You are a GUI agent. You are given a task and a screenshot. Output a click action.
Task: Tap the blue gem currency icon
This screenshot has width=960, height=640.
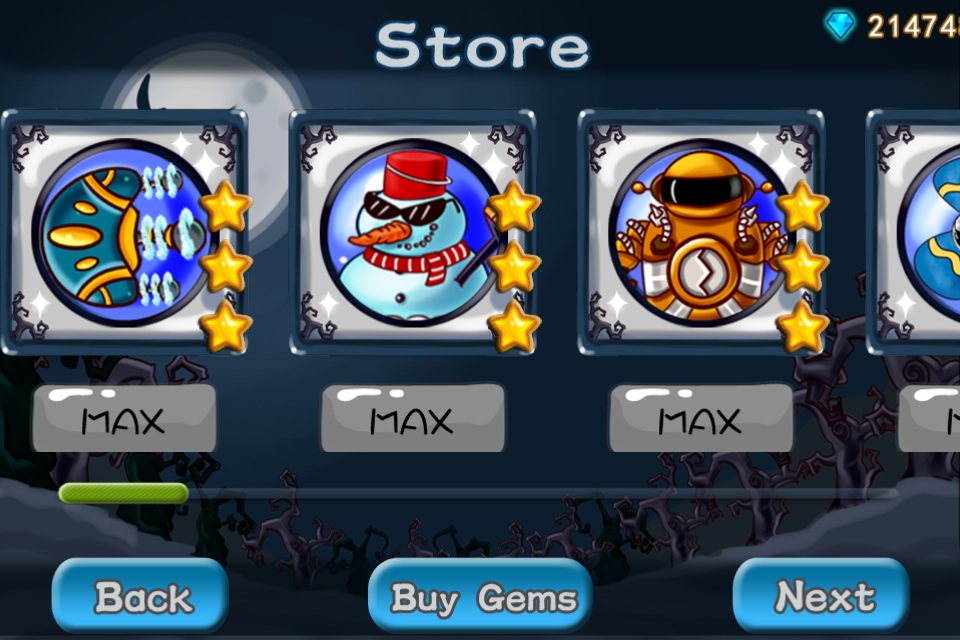(840, 25)
